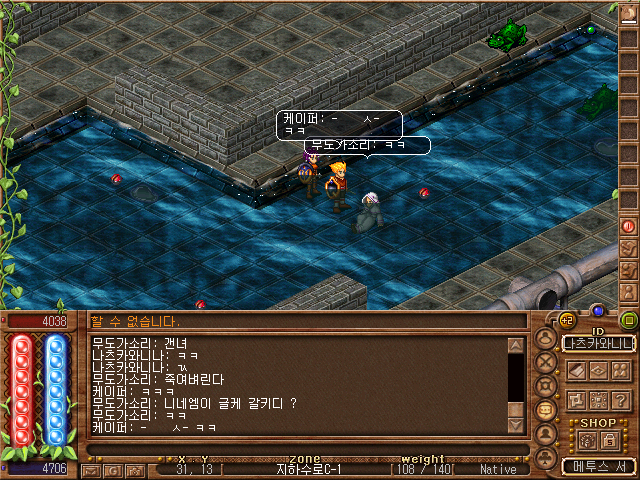Click the gold +2 badge
The image size is (640, 480).
(566, 320)
